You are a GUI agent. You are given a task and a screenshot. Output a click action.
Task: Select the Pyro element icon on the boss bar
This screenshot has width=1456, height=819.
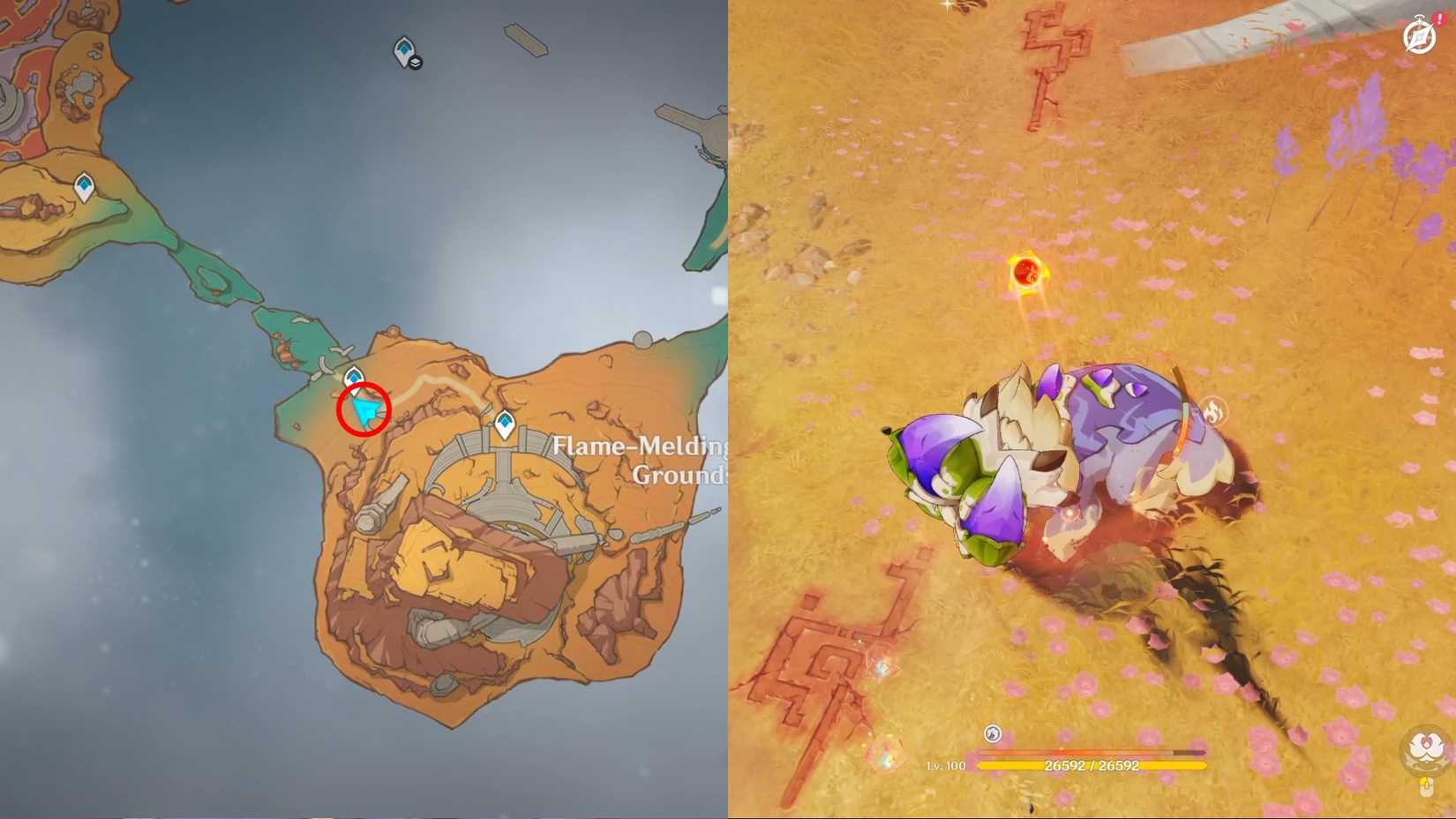(992, 732)
